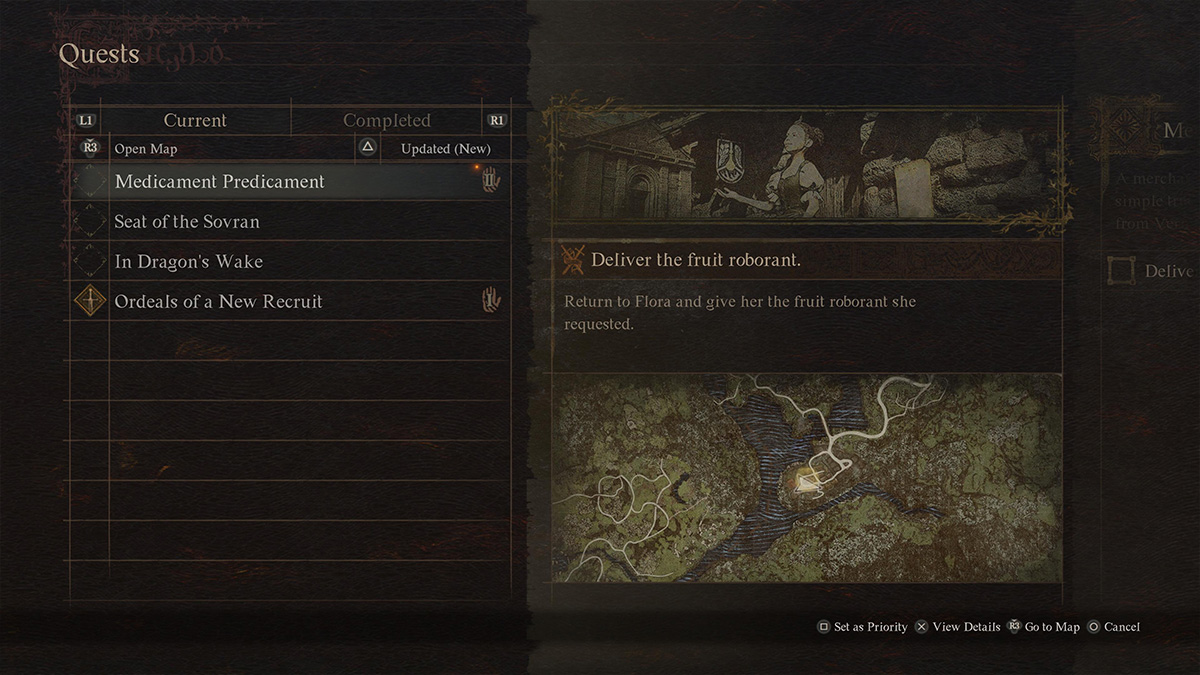This screenshot has height=675, width=1200.
Task: Open the Ordeals of a New Recruit quest
Action: coord(218,302)
